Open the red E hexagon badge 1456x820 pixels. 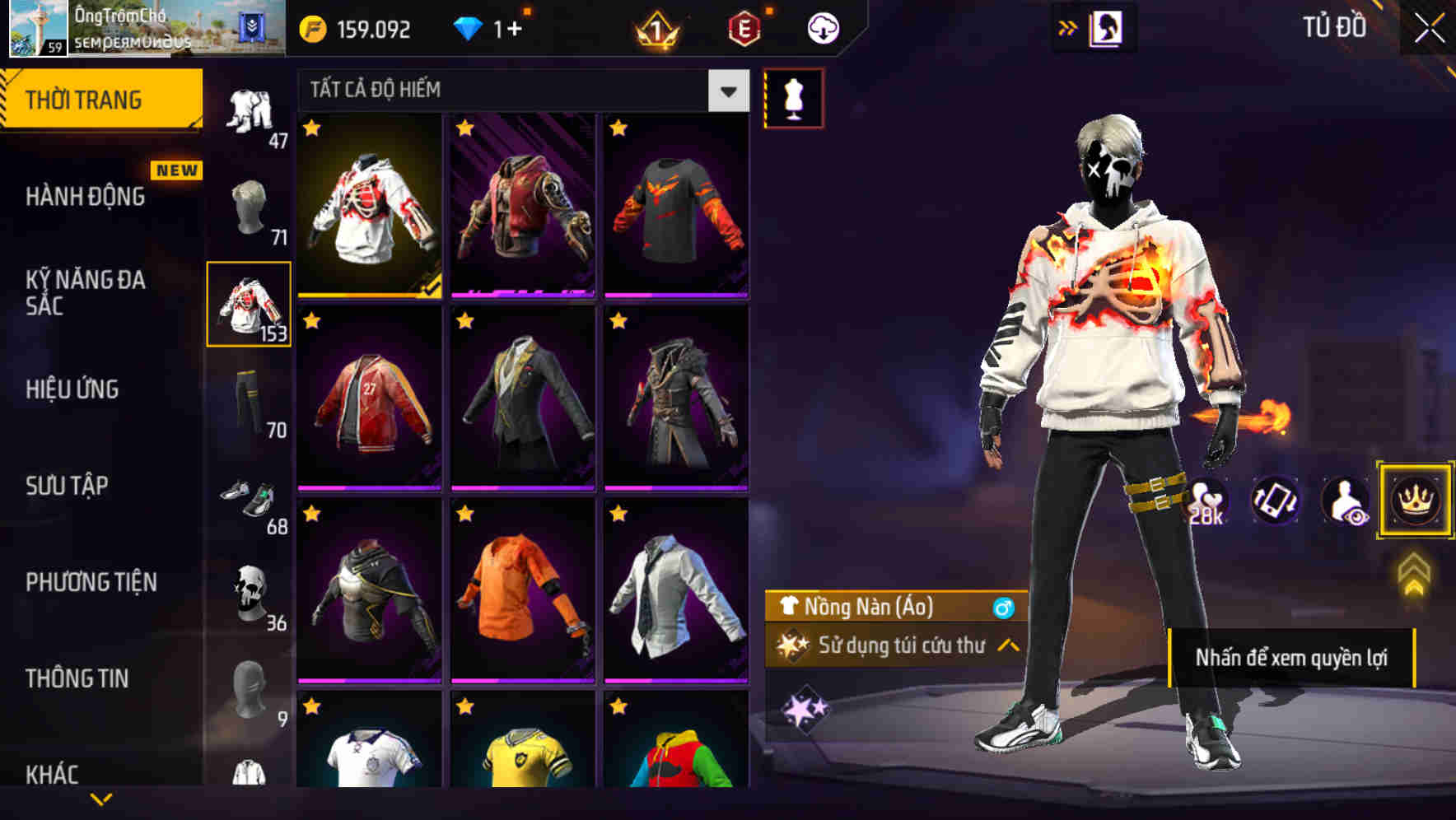(x=744, y=28)
